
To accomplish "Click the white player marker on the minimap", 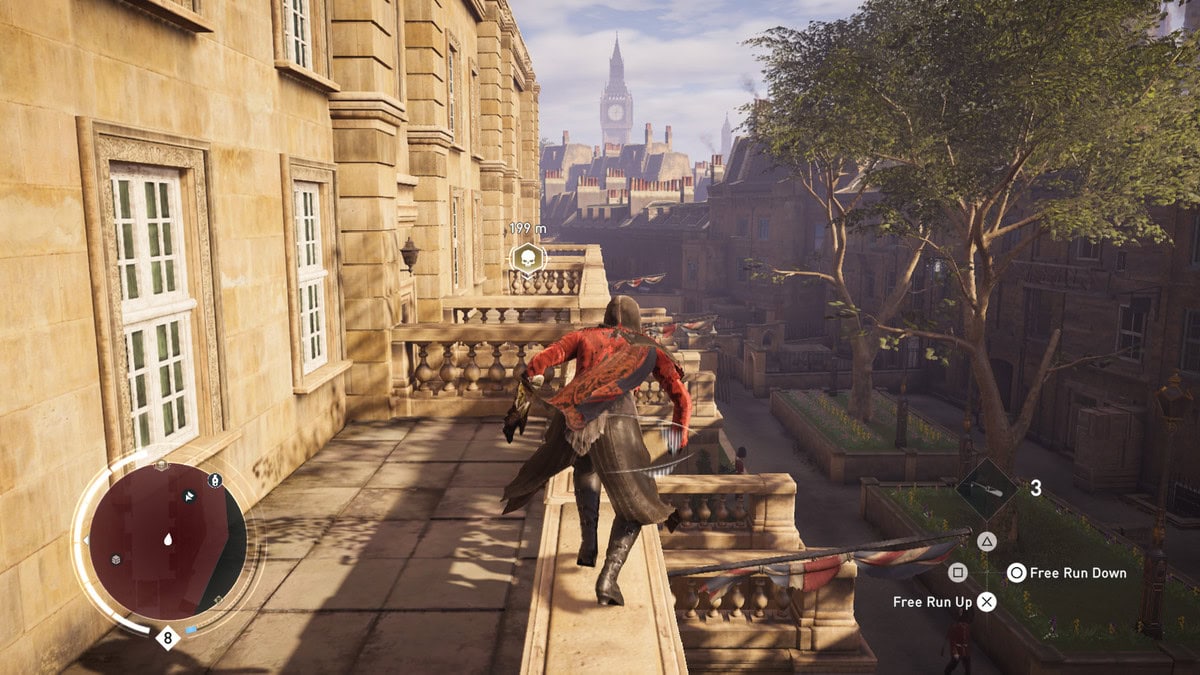I will tap(168, 540).
